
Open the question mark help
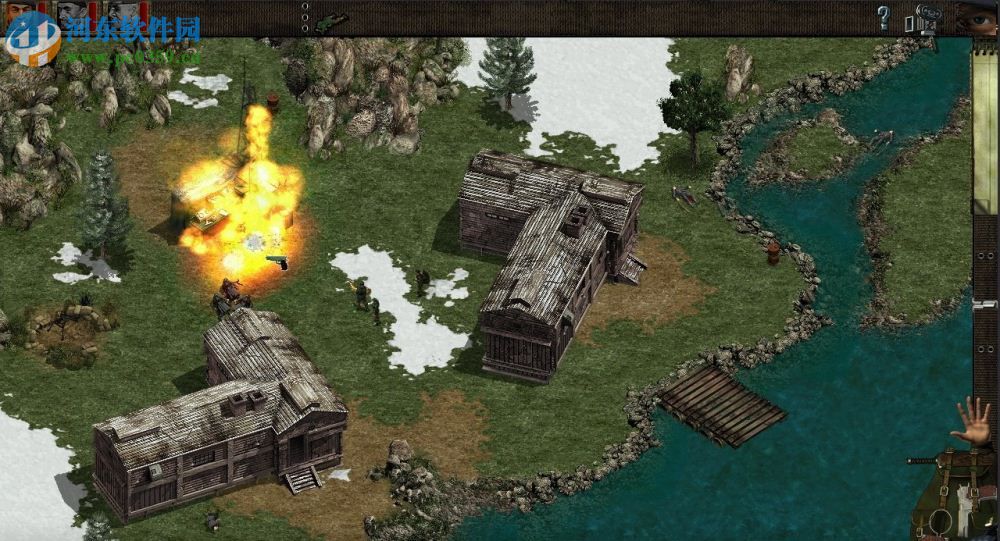[x=883, y=17]
